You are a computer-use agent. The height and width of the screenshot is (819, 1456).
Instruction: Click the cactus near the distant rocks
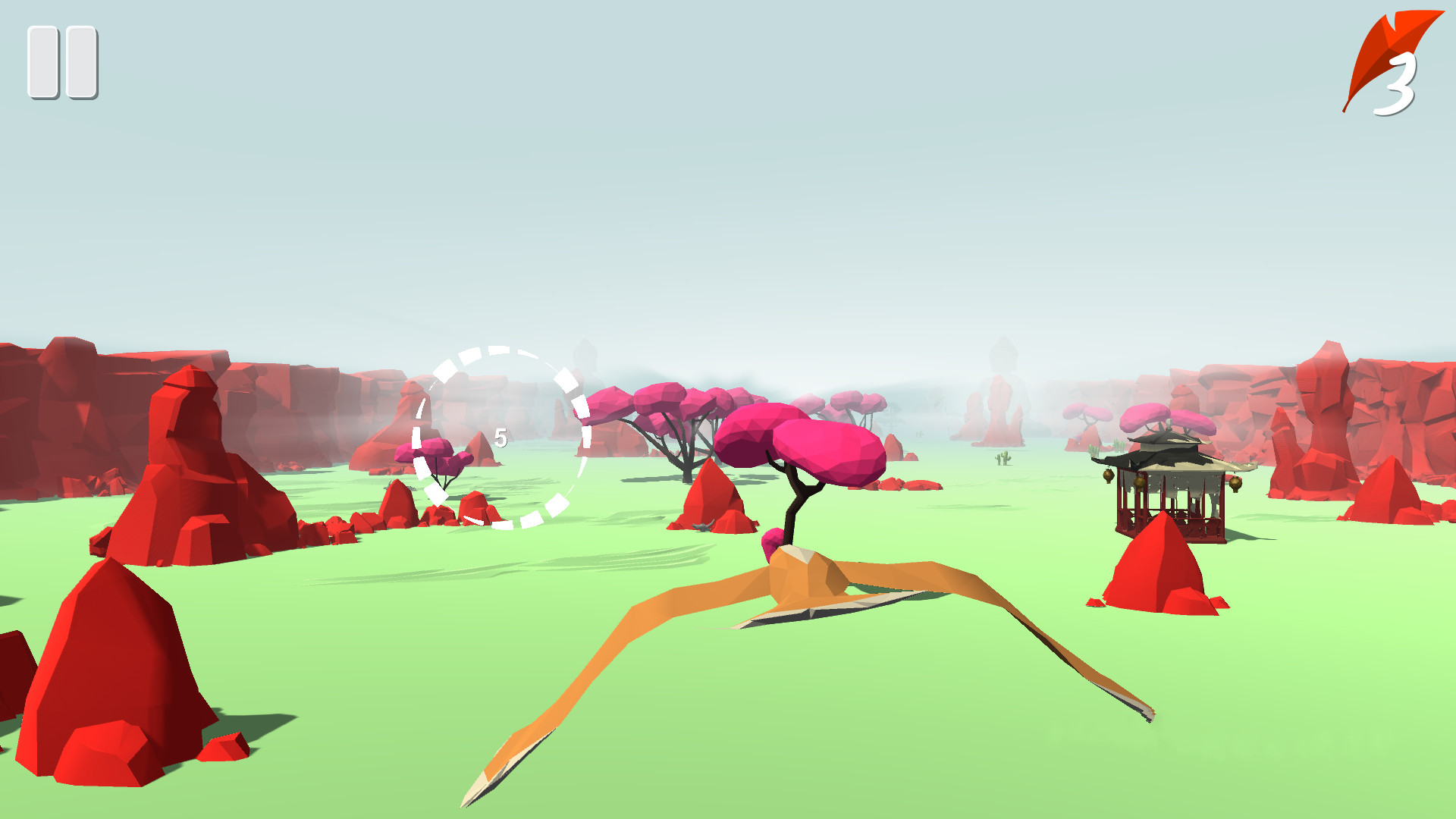1003,458
